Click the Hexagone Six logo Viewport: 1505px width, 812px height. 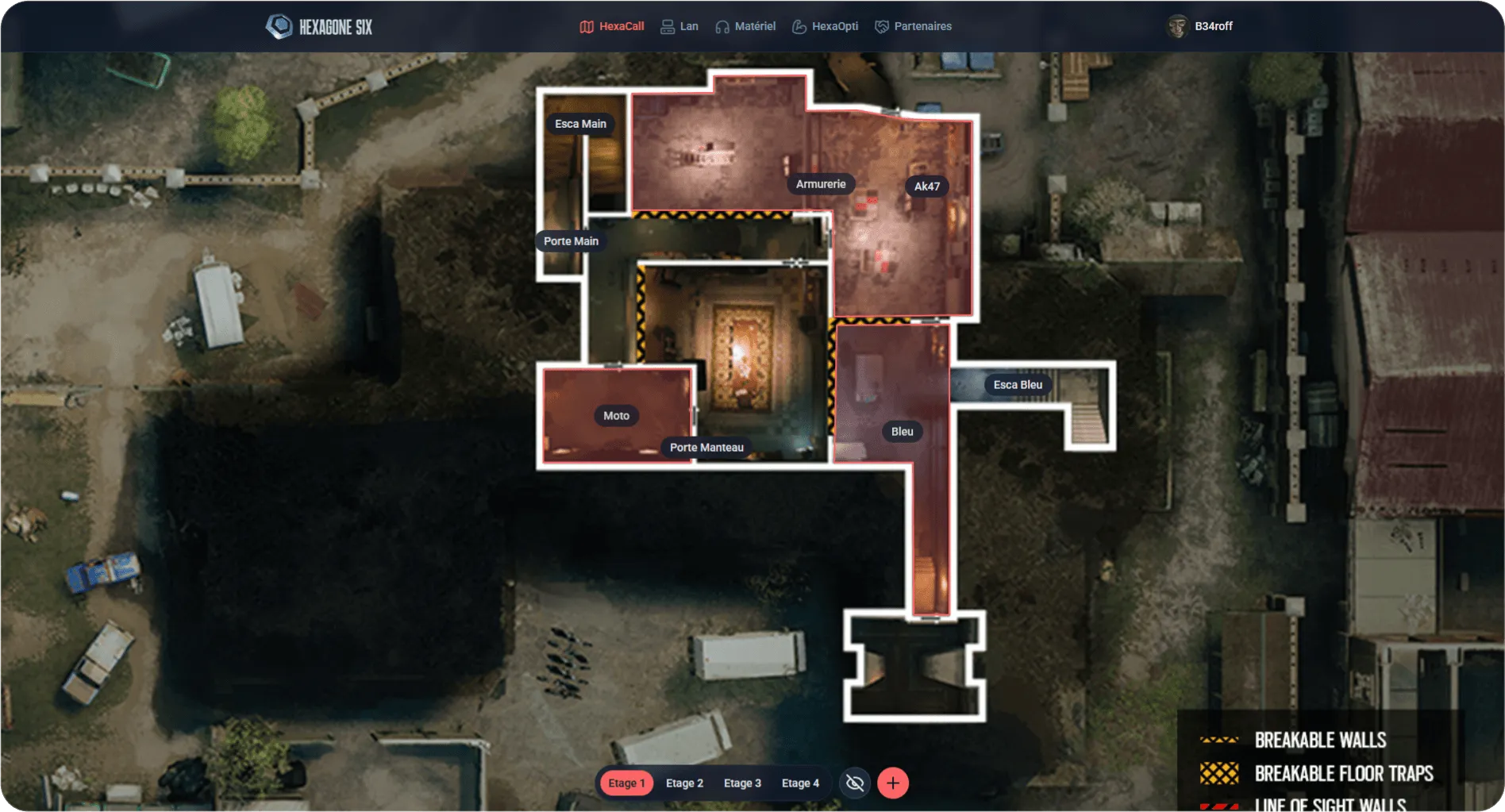click(x=319, y=27)
